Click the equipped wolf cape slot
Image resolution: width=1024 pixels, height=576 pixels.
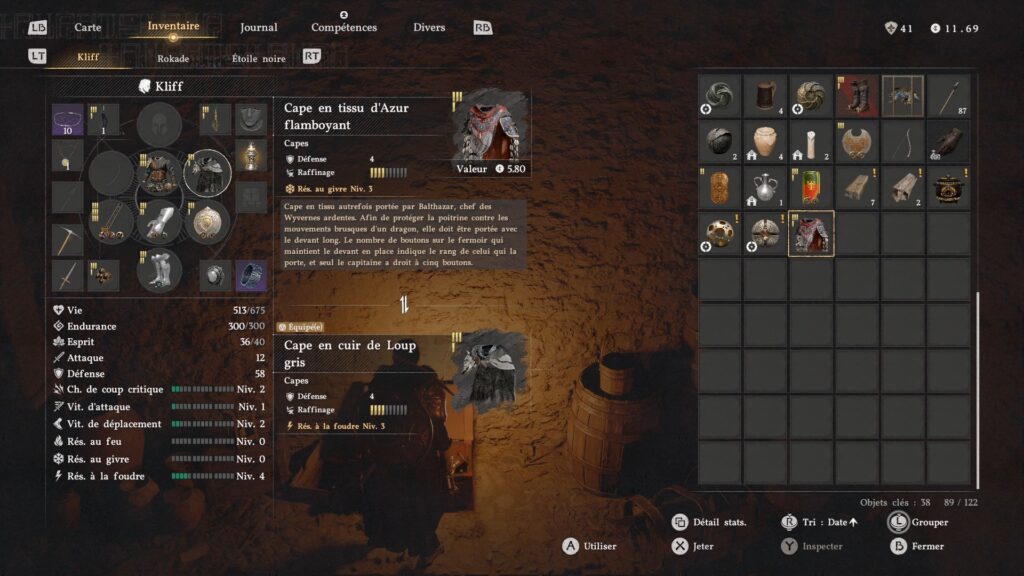click(208, 173)
